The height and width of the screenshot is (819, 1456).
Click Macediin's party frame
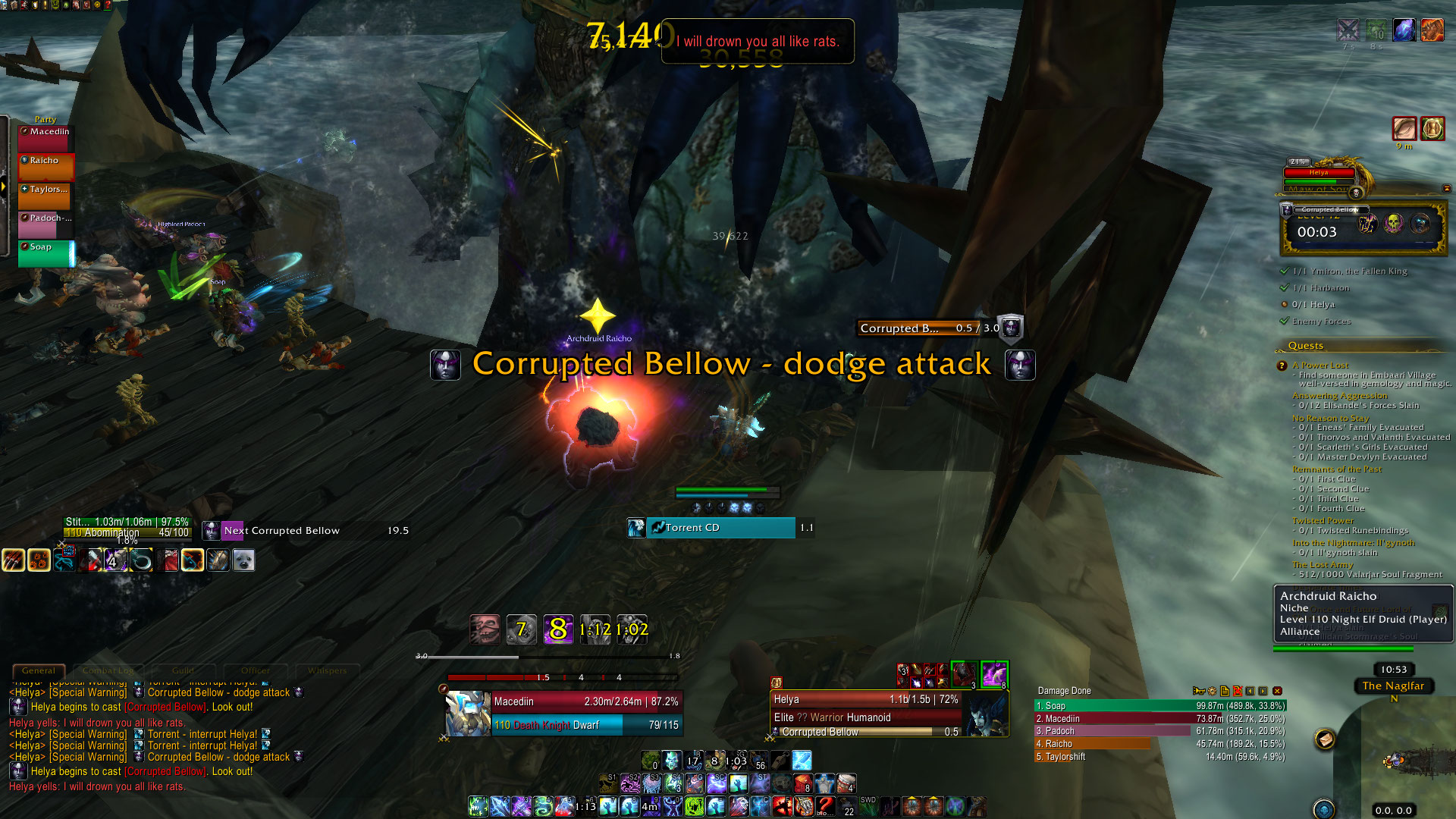(46, 138)
